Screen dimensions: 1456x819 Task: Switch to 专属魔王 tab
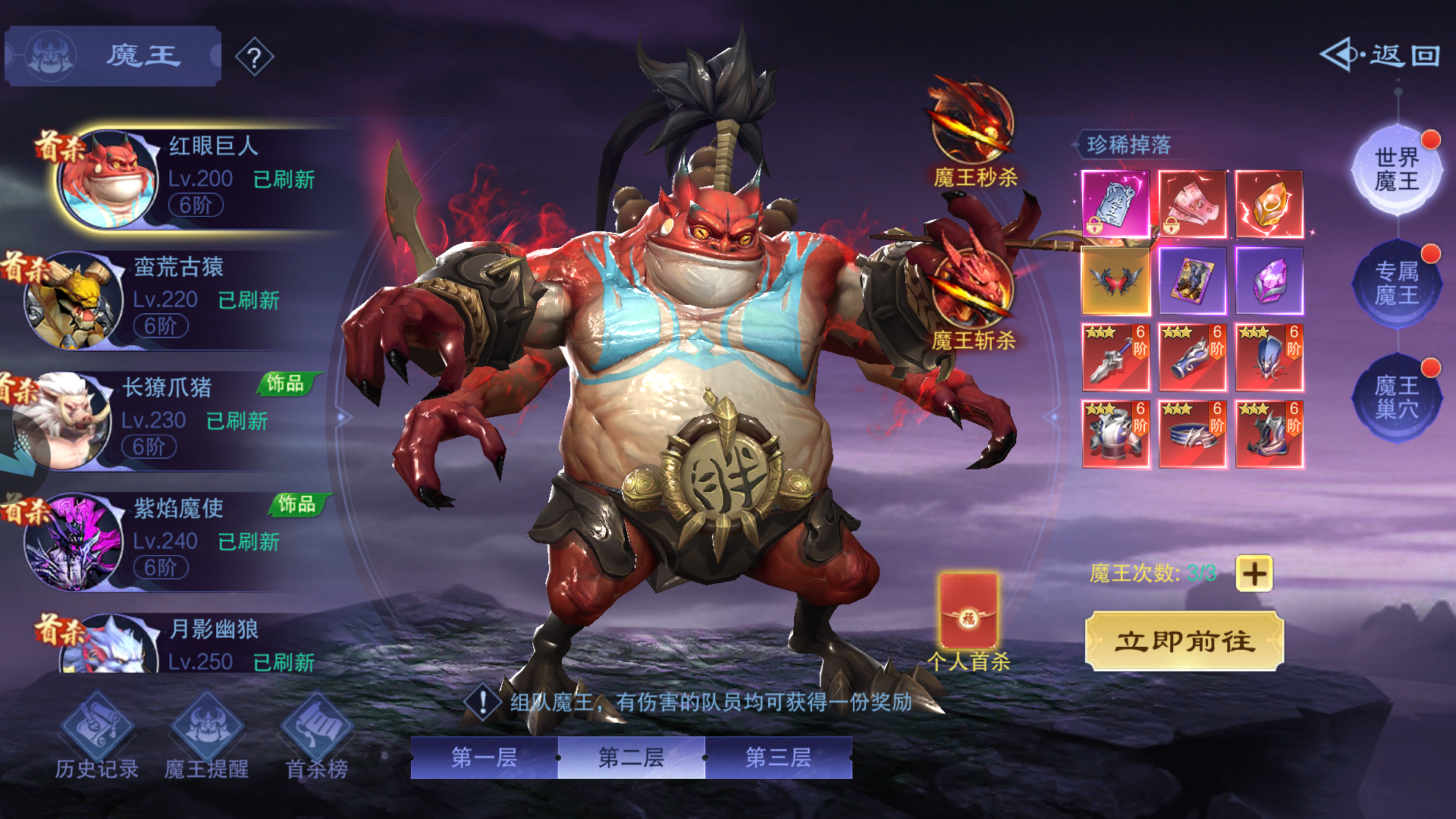coord(1397,284)
